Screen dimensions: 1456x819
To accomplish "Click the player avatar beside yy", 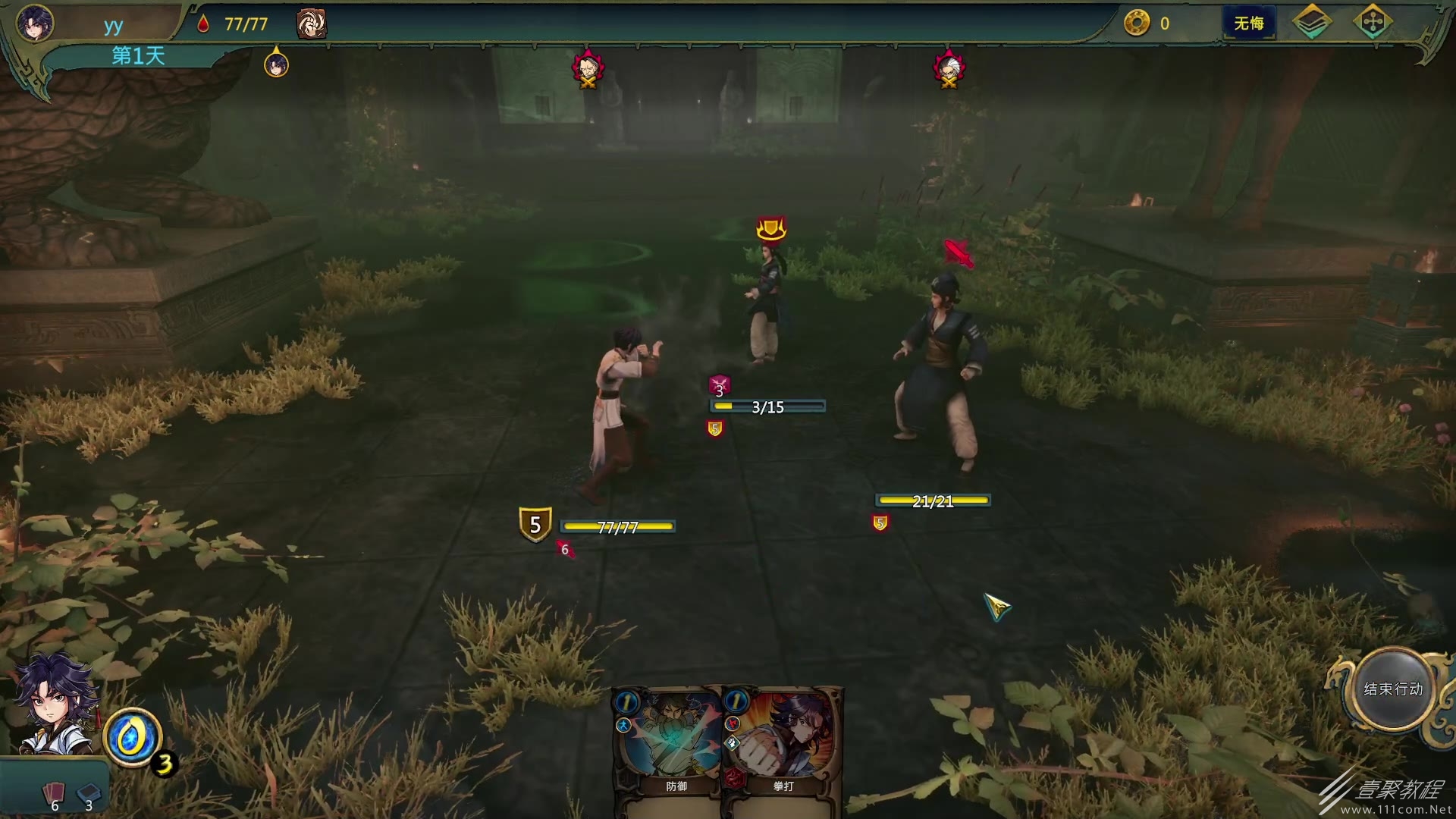I will pyautogui.click(x=35, y=23).
